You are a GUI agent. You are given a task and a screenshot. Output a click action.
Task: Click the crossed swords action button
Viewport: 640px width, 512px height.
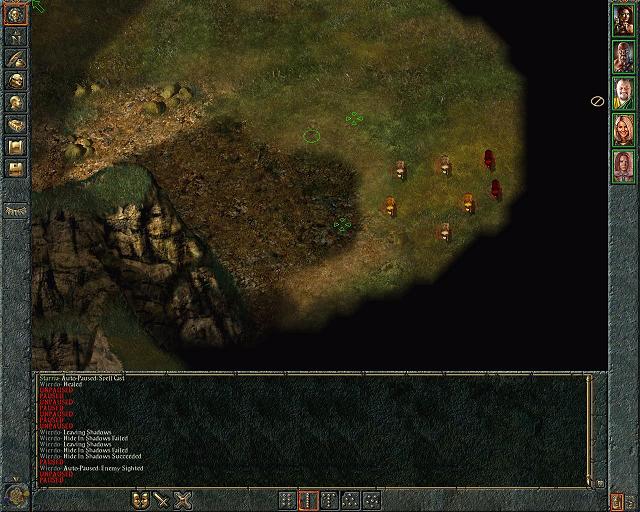tap(183, 499)
